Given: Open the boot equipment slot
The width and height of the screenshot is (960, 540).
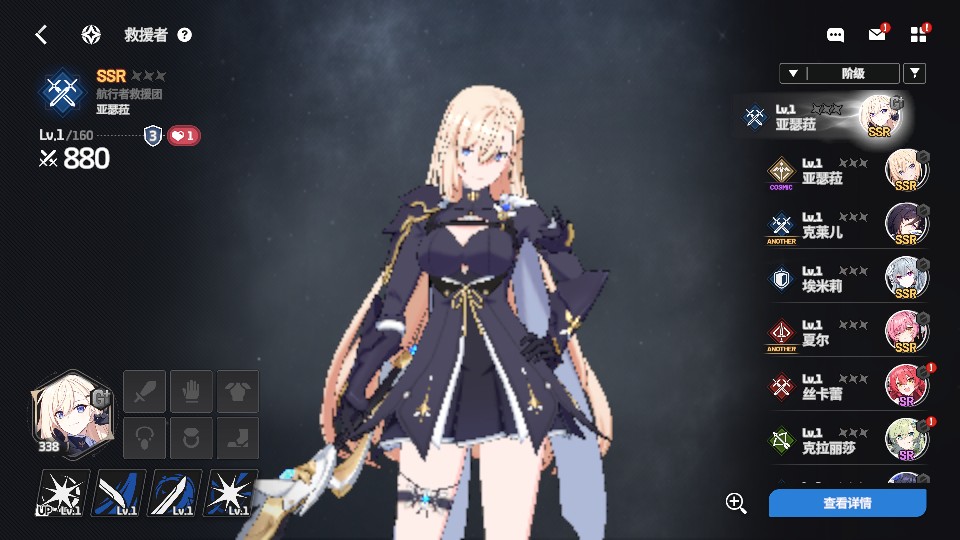Looking at the screenshot, I should tap(239, 438).
